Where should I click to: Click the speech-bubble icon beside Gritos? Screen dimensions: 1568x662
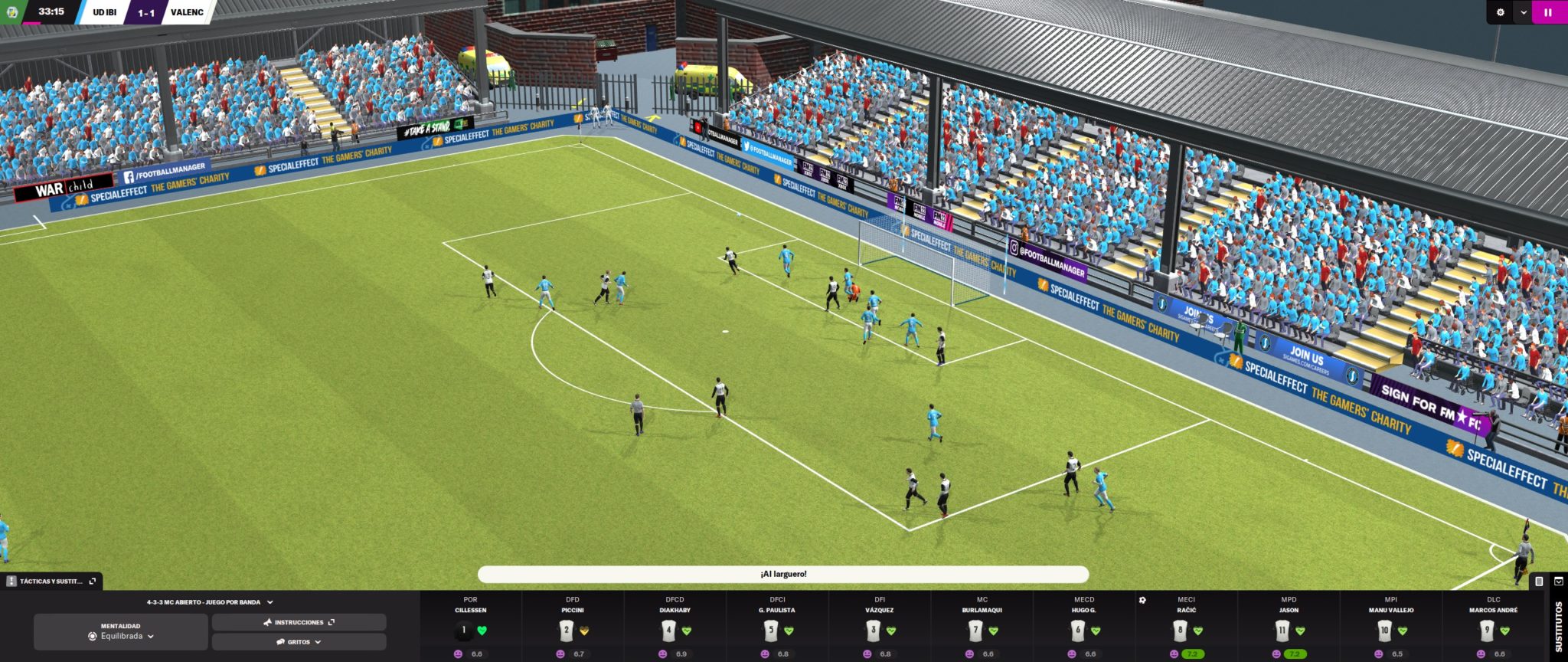click(281, 642)
